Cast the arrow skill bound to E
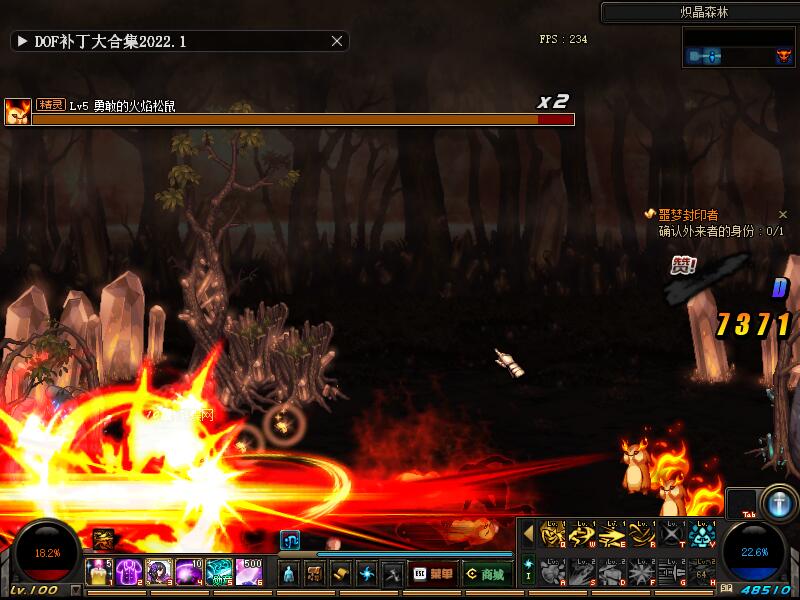This screenshot has height=600, width=800. [612, 535]
